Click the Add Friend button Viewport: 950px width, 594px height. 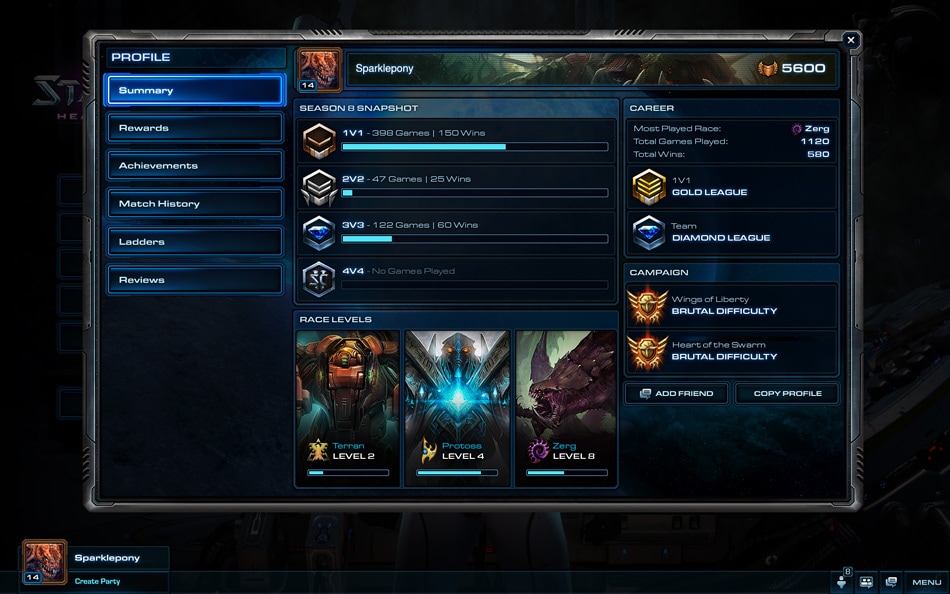pos(677,393)
